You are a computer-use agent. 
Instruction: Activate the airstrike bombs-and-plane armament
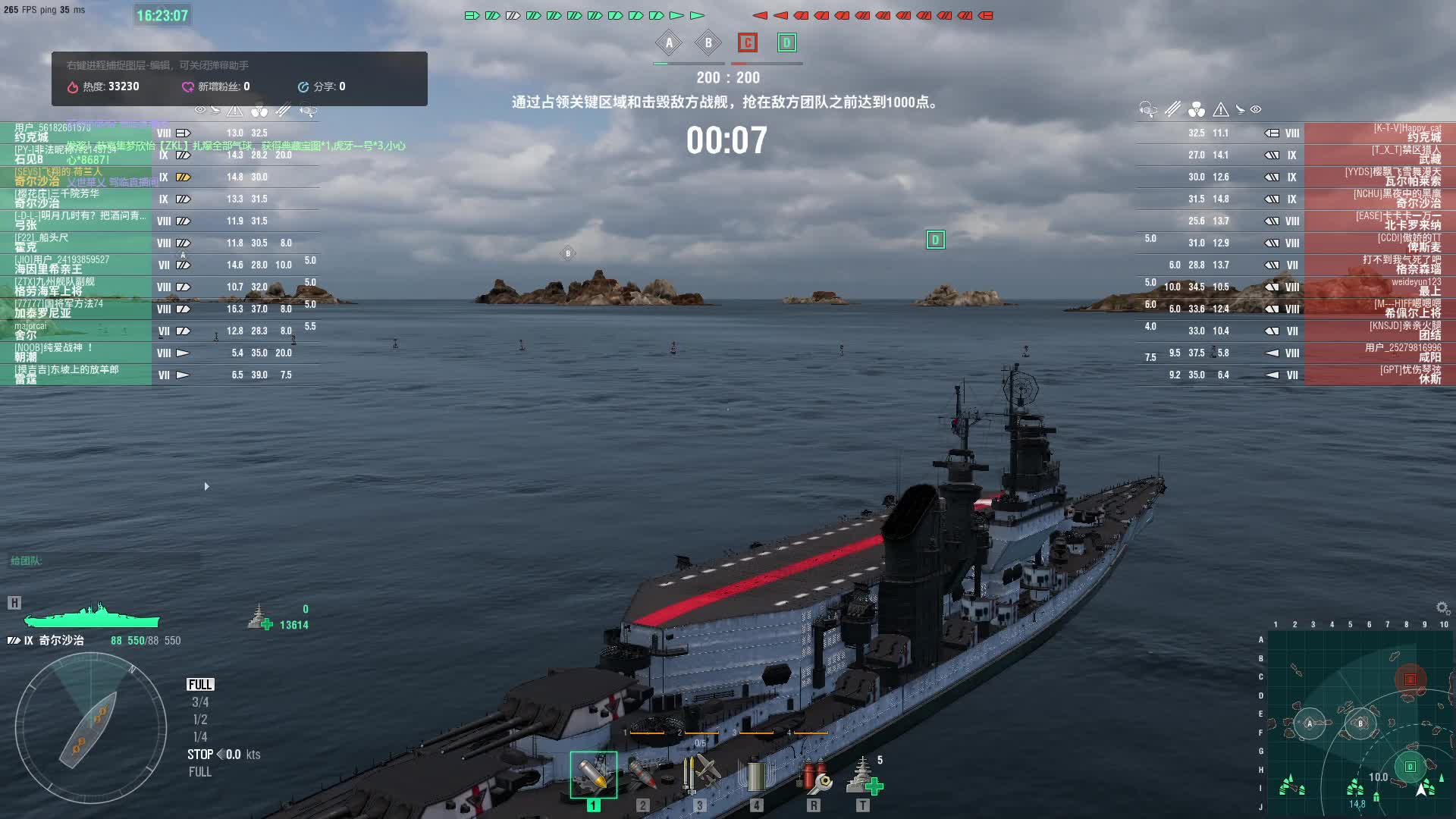coord(699,775)
